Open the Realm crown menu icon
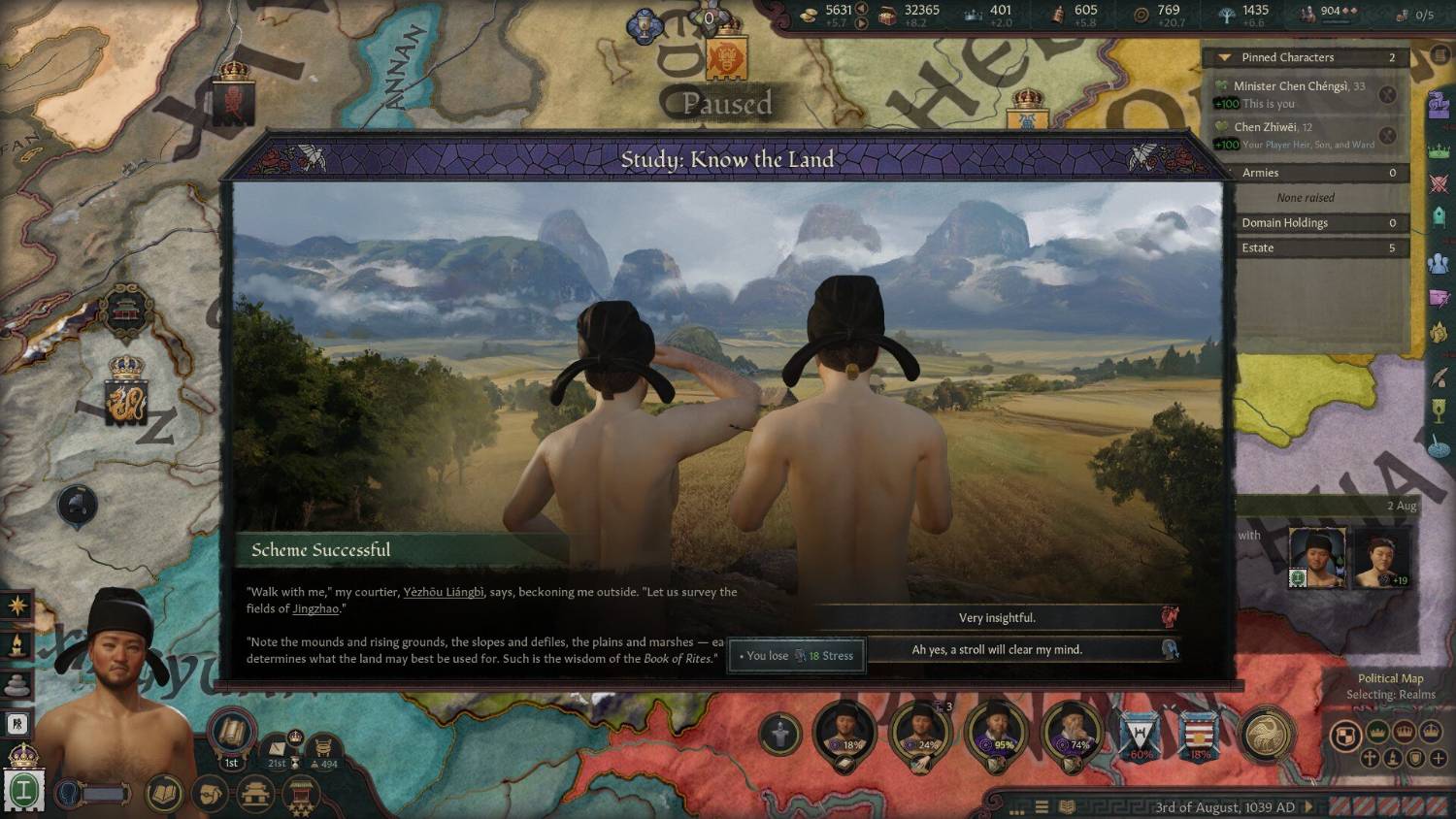The width and height of the screenshot is (1456, 819). coord(1439,150)
